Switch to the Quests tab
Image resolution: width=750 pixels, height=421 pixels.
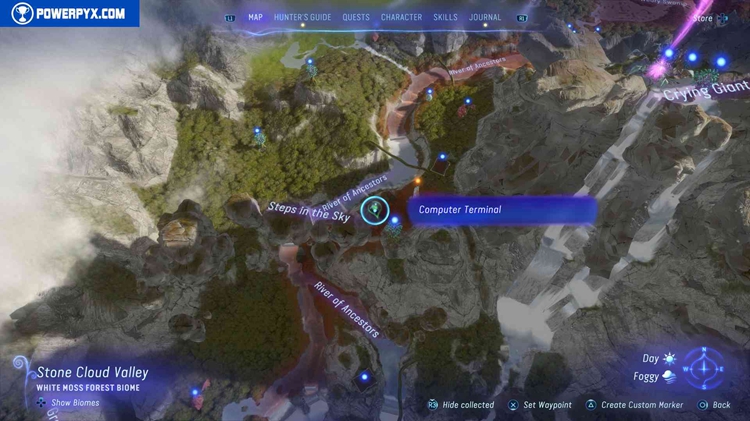coord(356,17)
